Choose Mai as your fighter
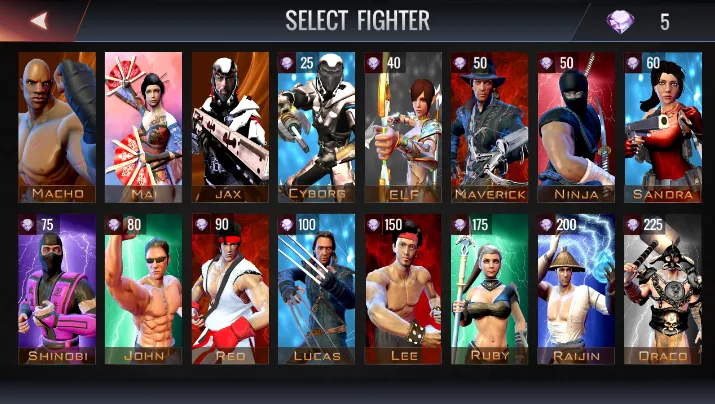Screen dimensions: 715x404 pos(144,127)
